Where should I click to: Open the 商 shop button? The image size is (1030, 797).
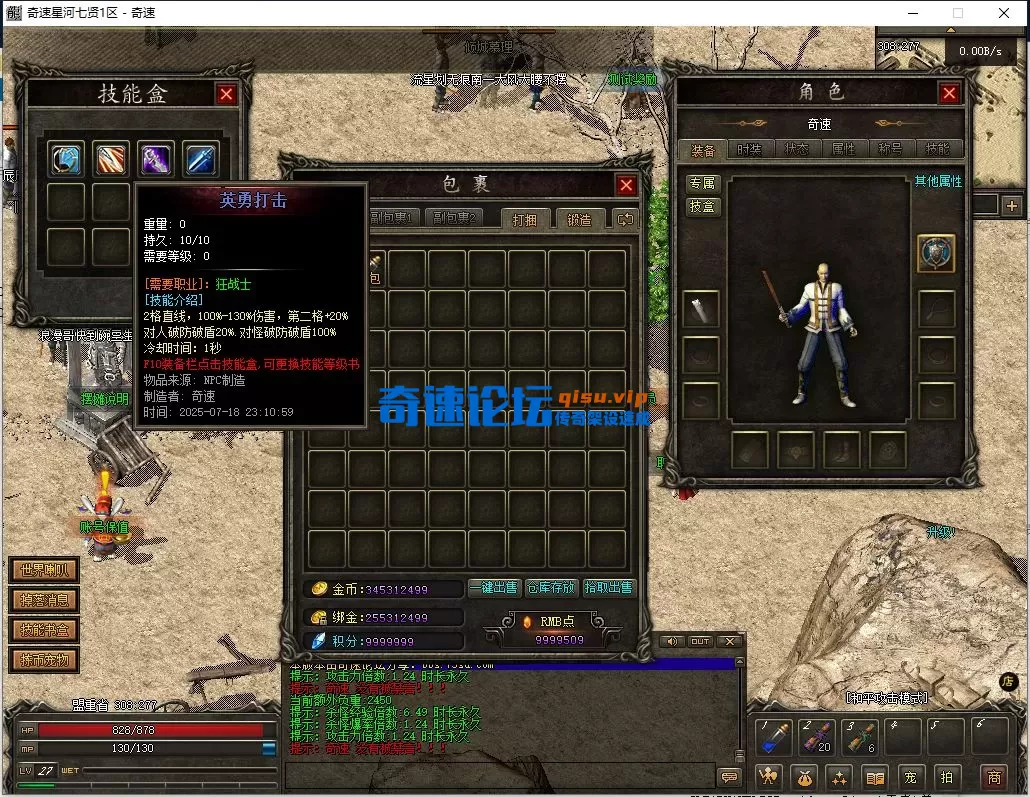(993, 776)
